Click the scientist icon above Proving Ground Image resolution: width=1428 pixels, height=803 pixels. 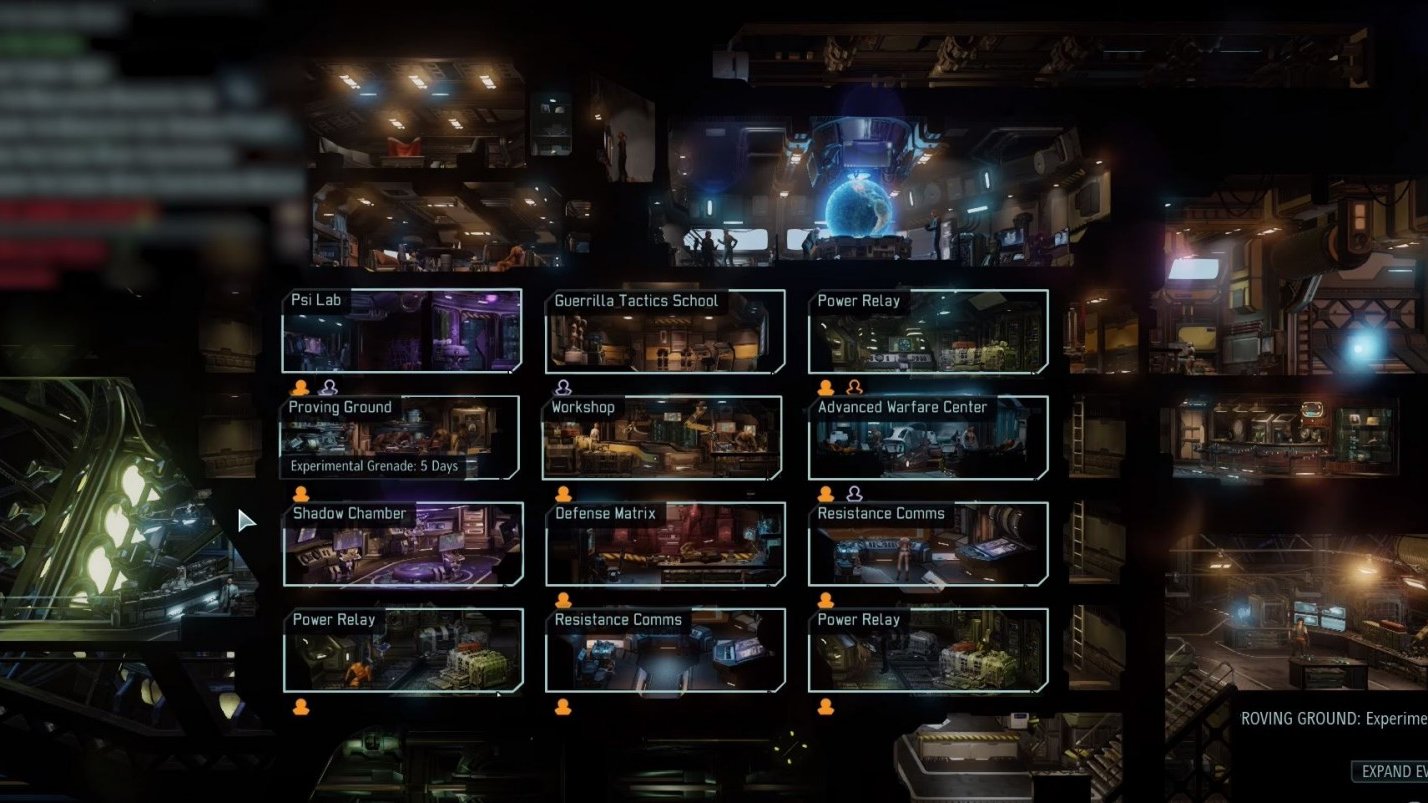[327, 389]
